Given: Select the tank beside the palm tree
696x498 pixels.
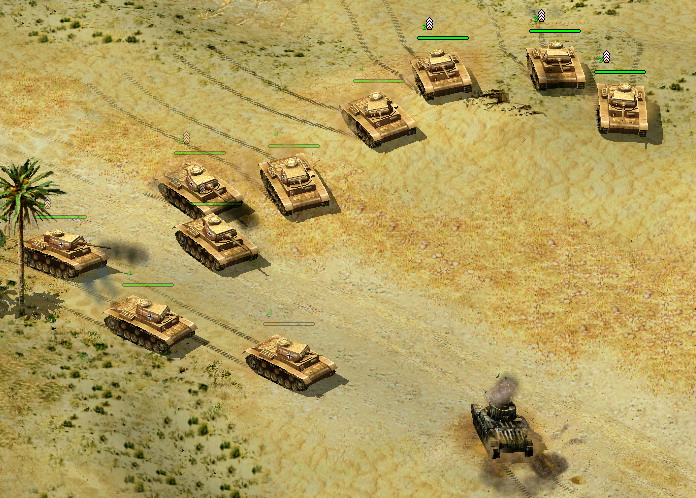Looking at the screenshot, I should click(x=63, y=251).
